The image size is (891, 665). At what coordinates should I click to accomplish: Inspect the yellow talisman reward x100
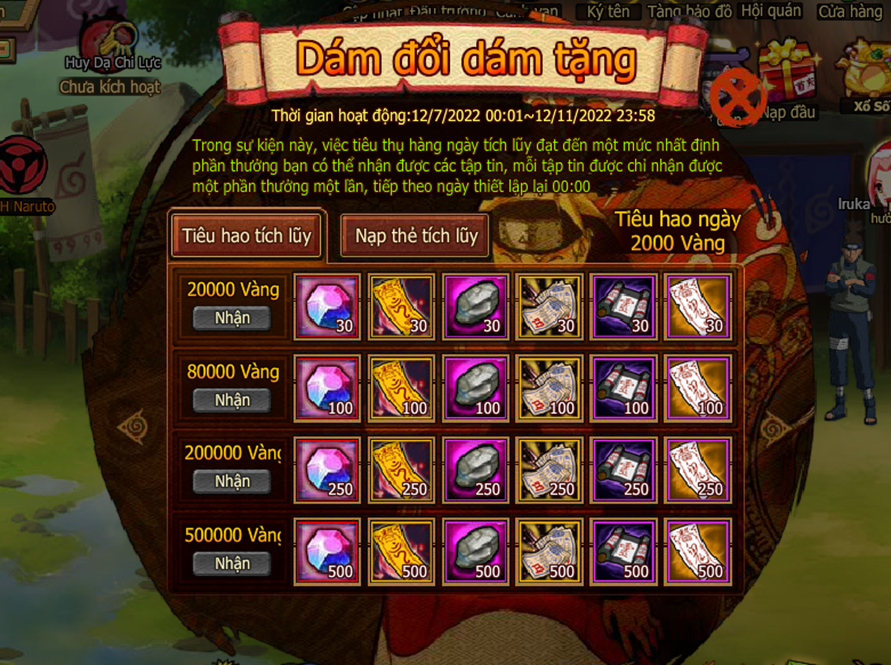coord(401,388)
